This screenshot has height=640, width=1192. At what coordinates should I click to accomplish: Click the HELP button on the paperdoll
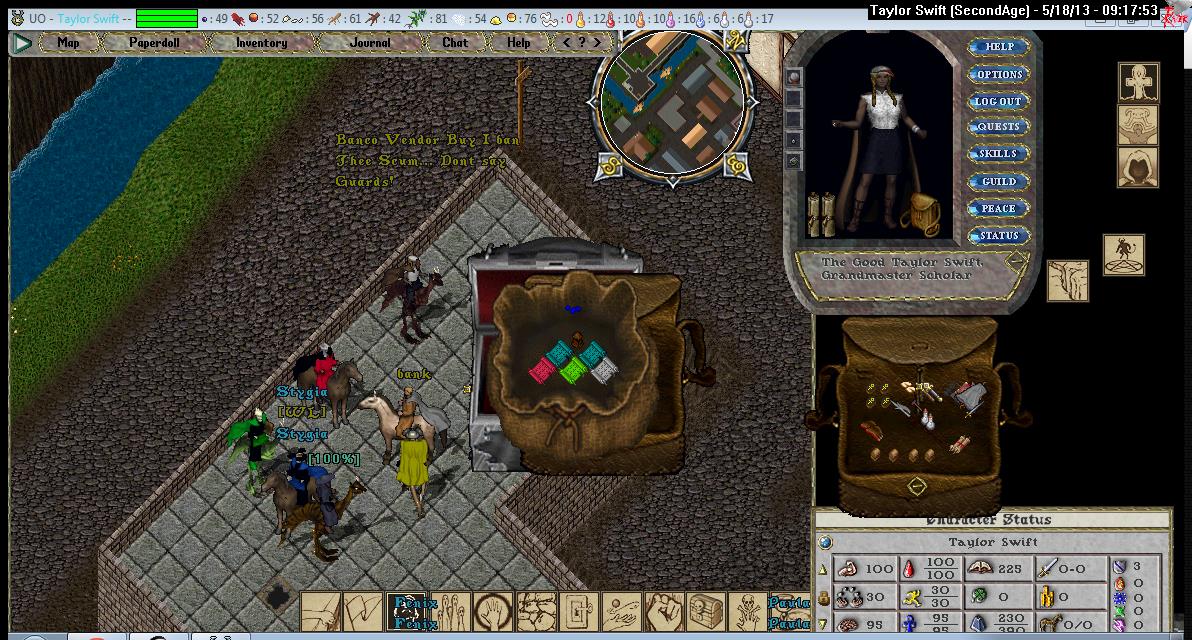point(998,47)
